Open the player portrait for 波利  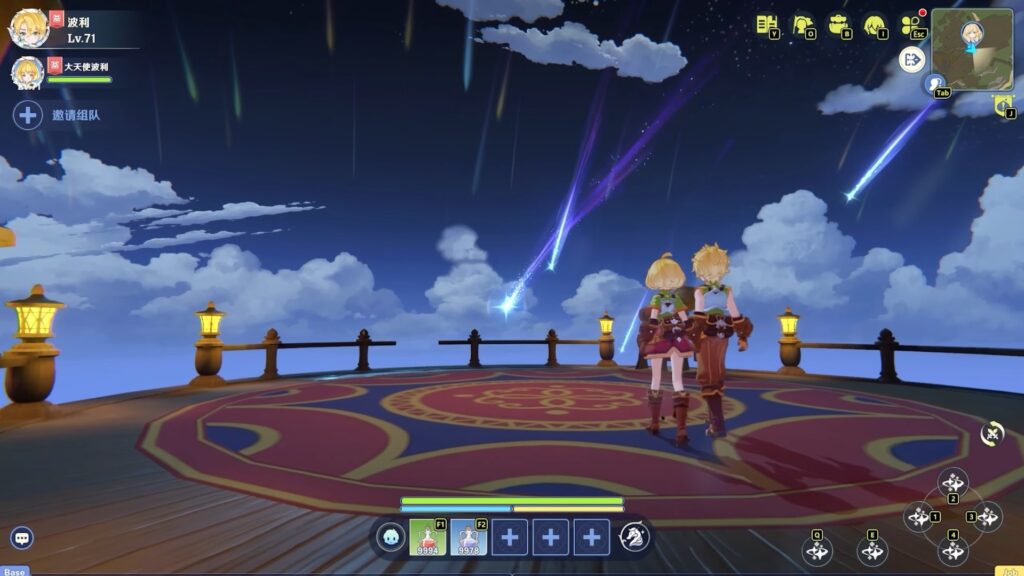tap(29, 28)
